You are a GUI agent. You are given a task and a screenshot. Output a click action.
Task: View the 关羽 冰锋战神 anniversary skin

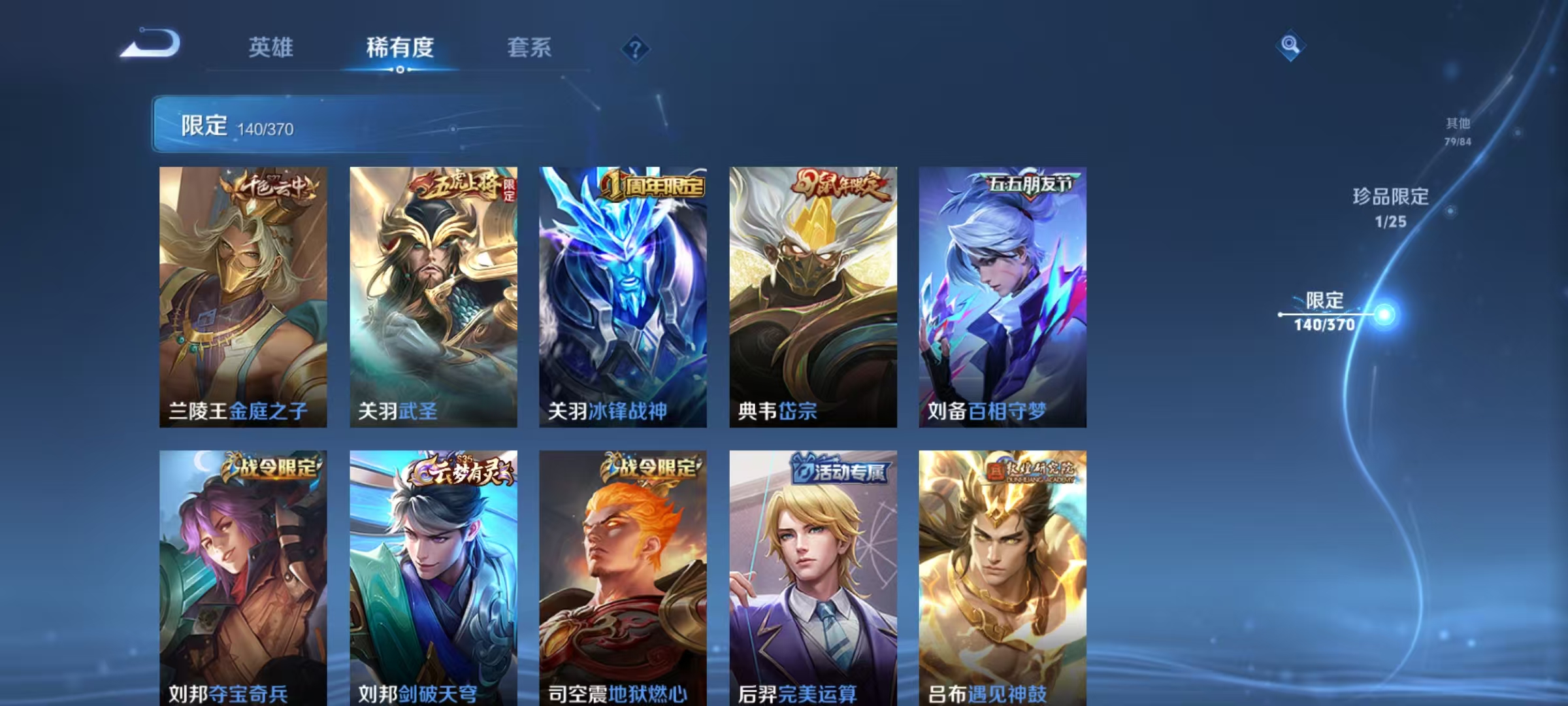click(621, 294)
